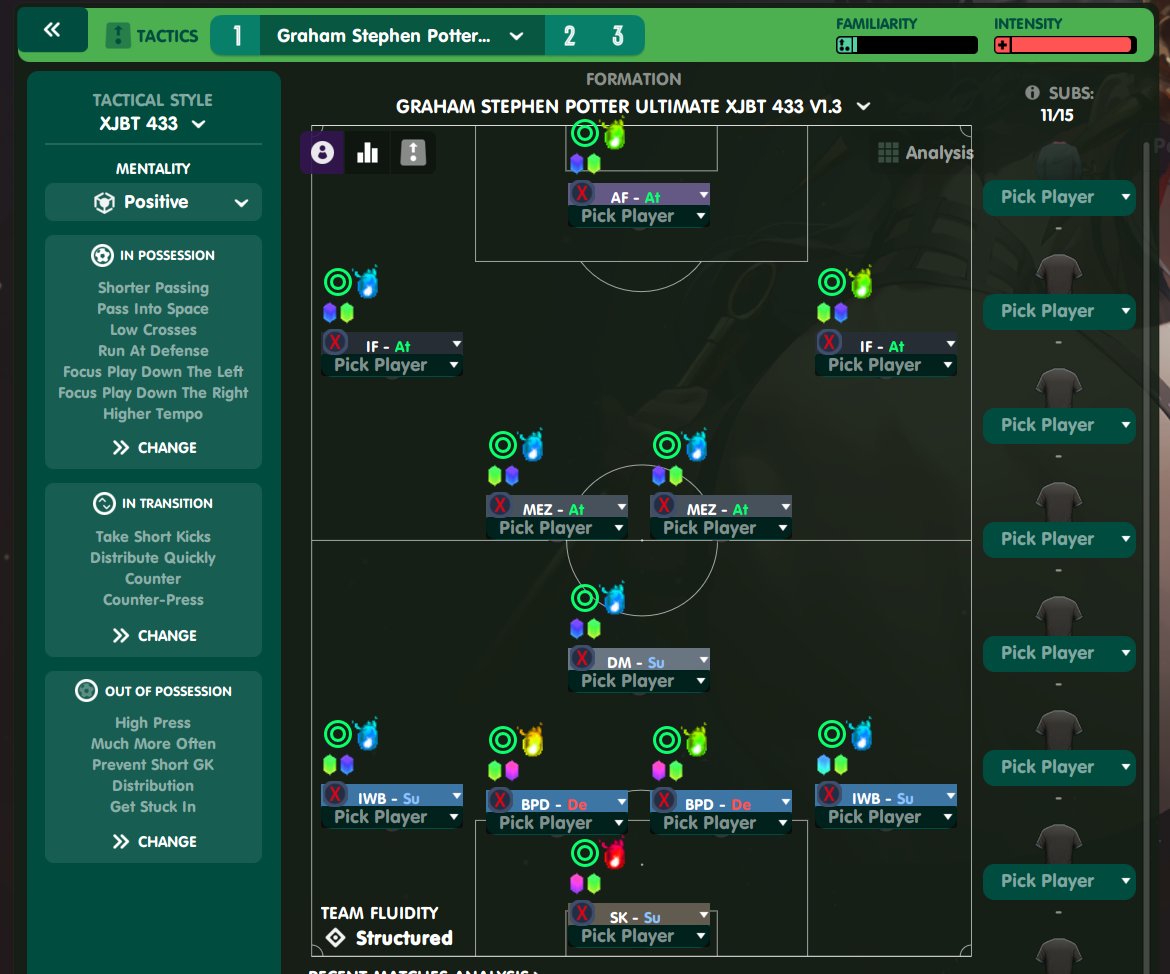Open the Analysis view

(x=926, y=153)
